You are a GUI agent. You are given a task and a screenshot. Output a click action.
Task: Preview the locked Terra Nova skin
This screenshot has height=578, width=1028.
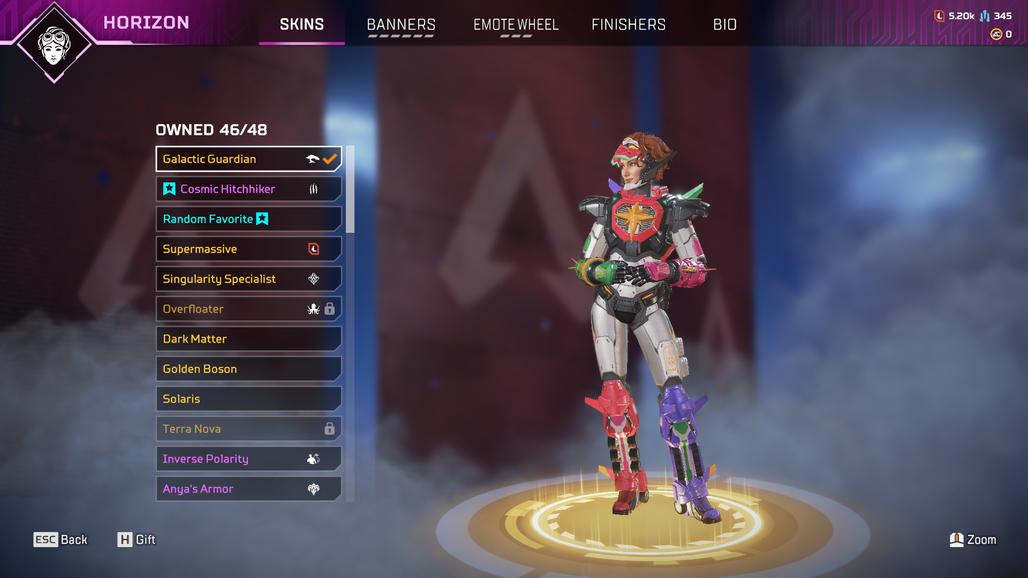pyautogui.click(x=248, y=429)
